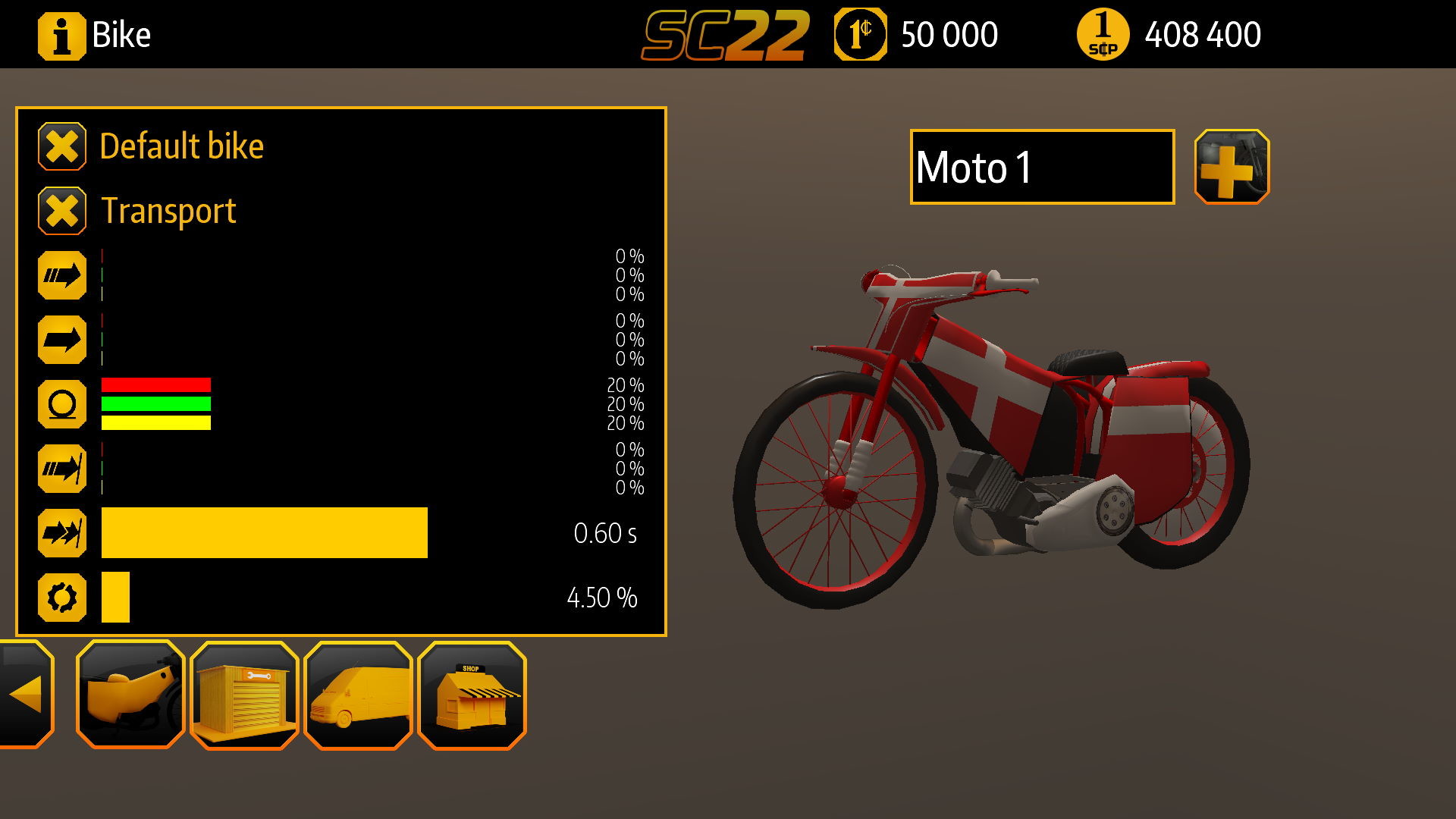1456x819 pixels.
Task: Click the green 20% tire bar
Action: point(155,403)
